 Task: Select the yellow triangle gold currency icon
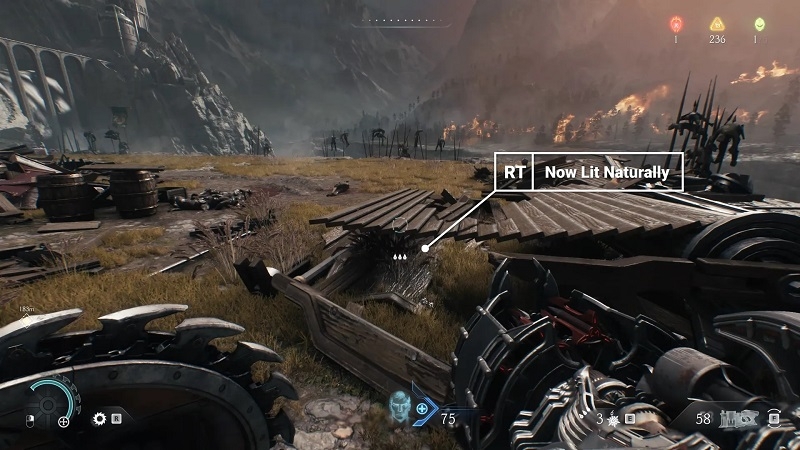tap(716, 24)
